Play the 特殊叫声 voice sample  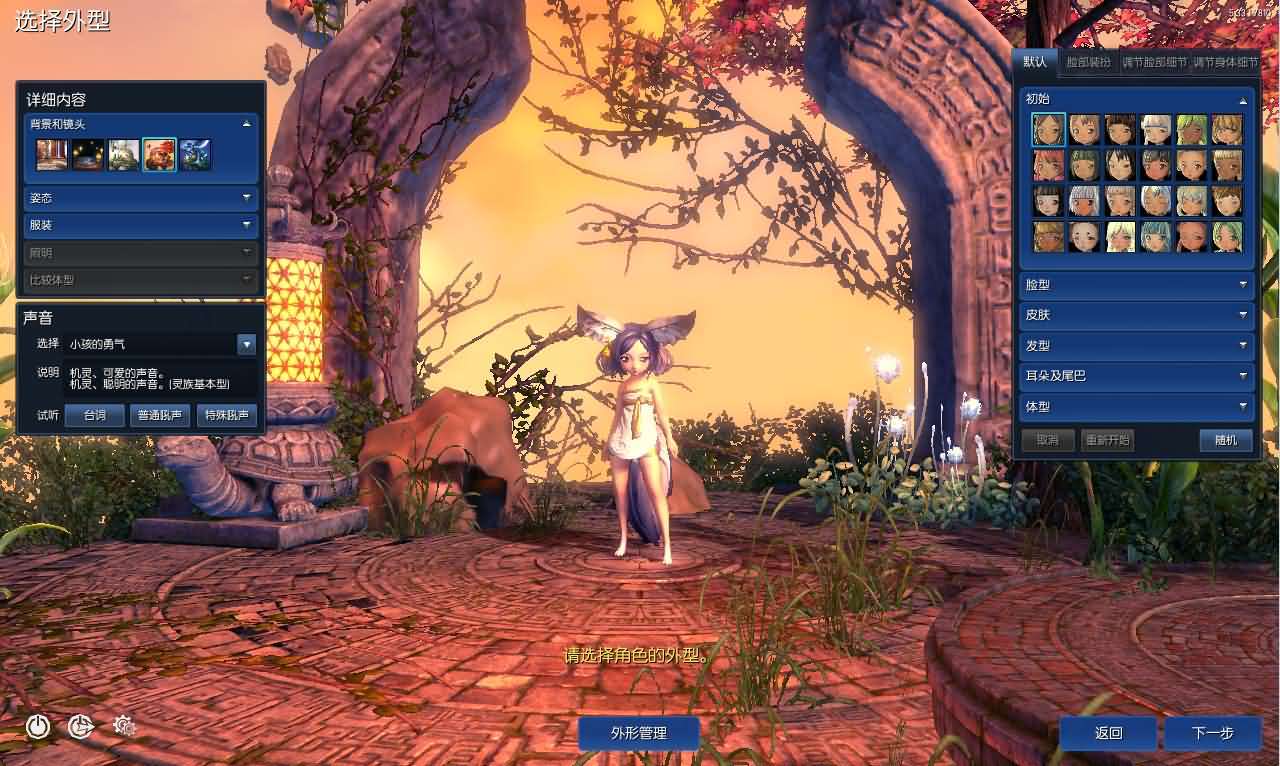tap(227, 415)
